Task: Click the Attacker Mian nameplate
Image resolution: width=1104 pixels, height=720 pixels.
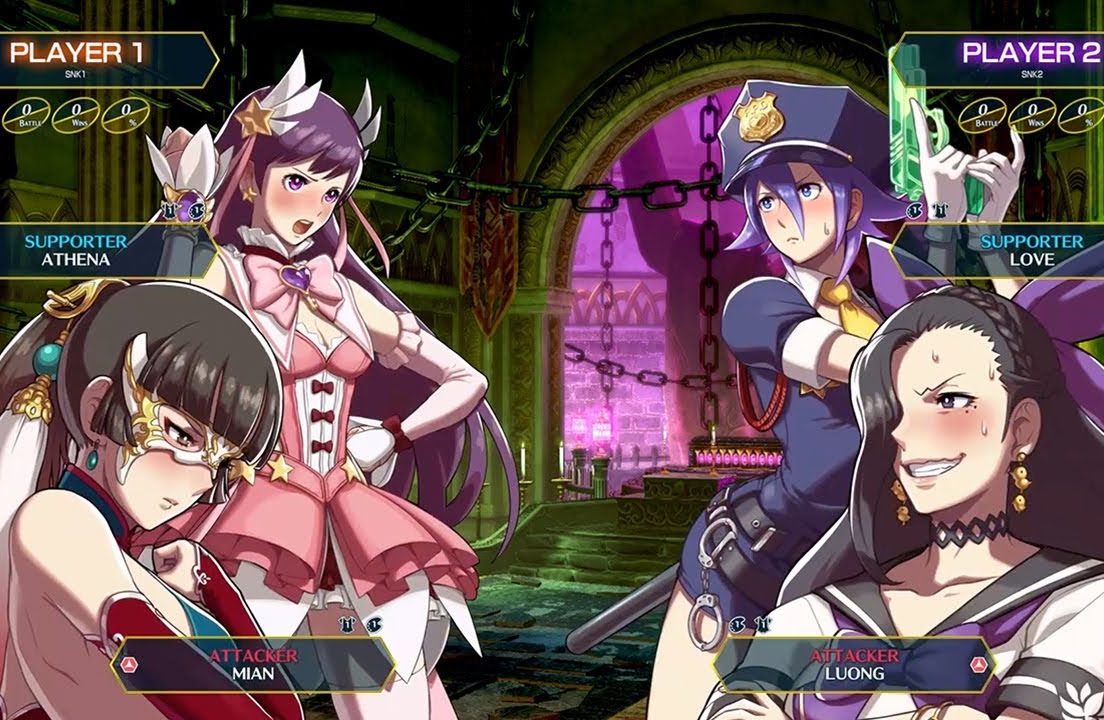Action: coord(253,665)
